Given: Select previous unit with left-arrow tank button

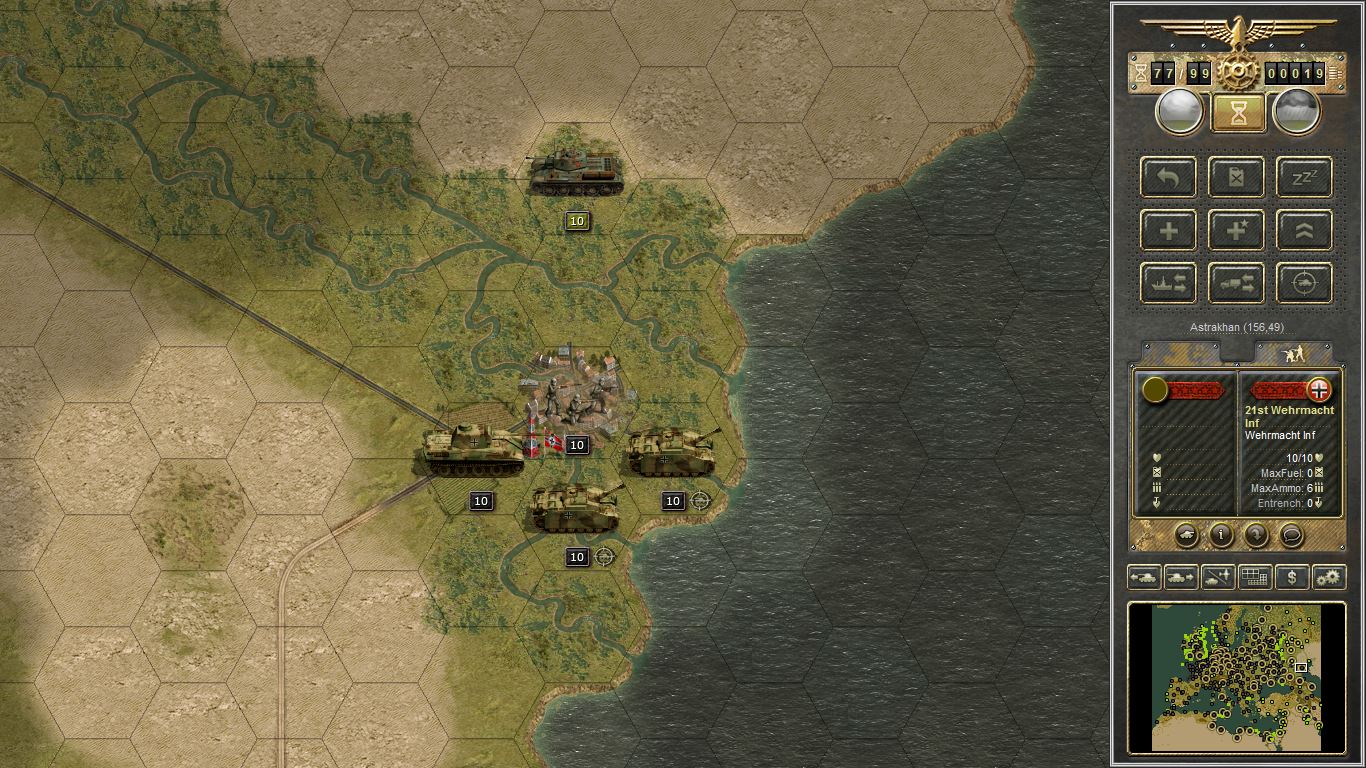Looking at the screenshot, I should [x=1144, y=577].
